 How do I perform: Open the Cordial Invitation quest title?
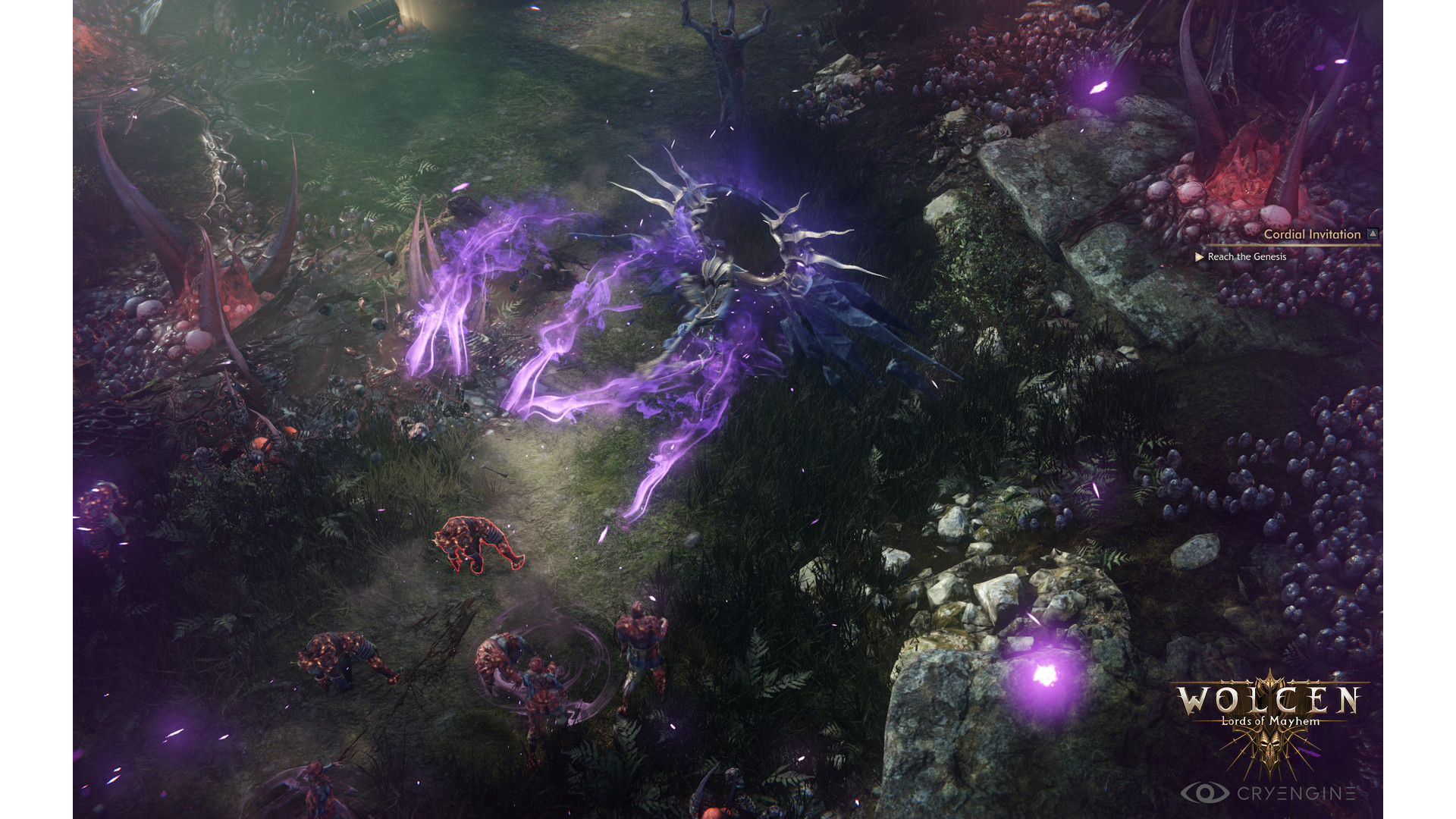(x=1311, y=234)
